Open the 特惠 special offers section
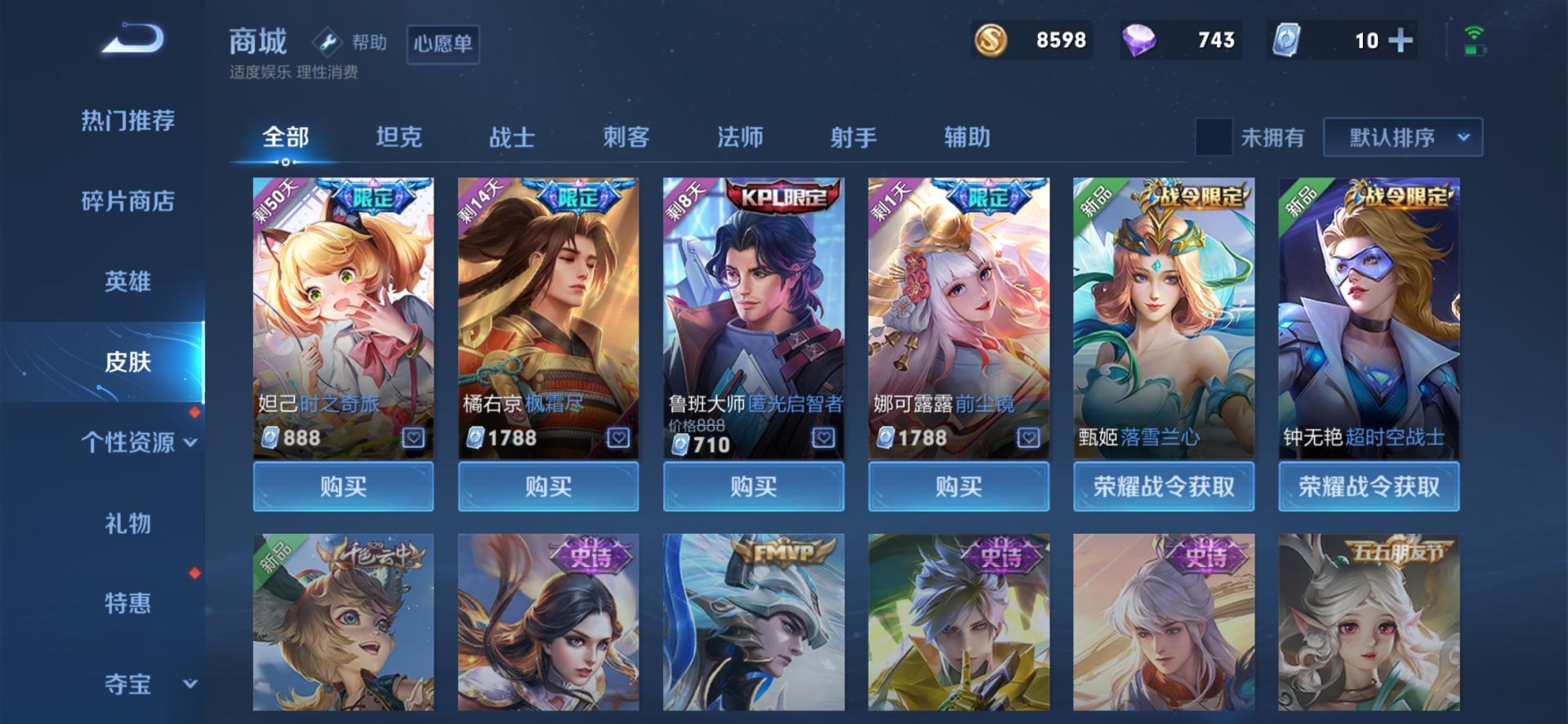 point(127,603)
